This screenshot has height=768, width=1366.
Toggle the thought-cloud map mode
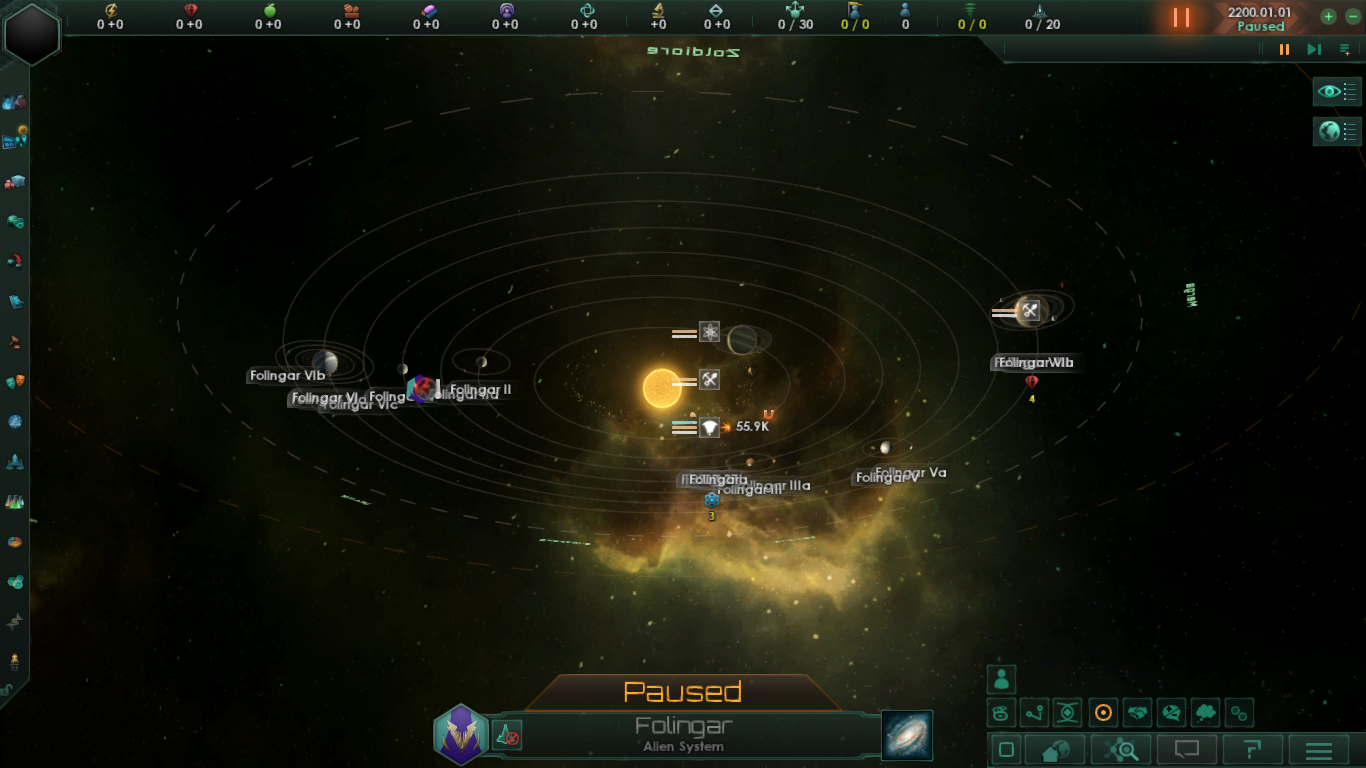click(1206, 713)
